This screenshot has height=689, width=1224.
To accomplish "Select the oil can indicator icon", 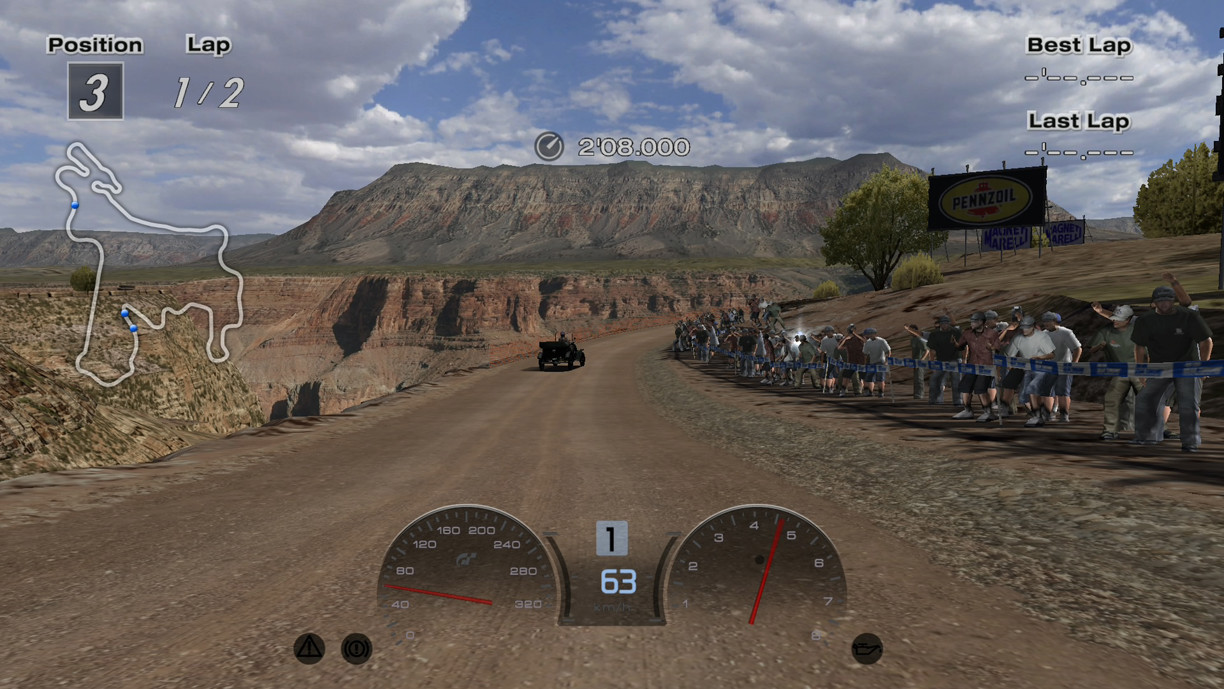I will point(866,649).
